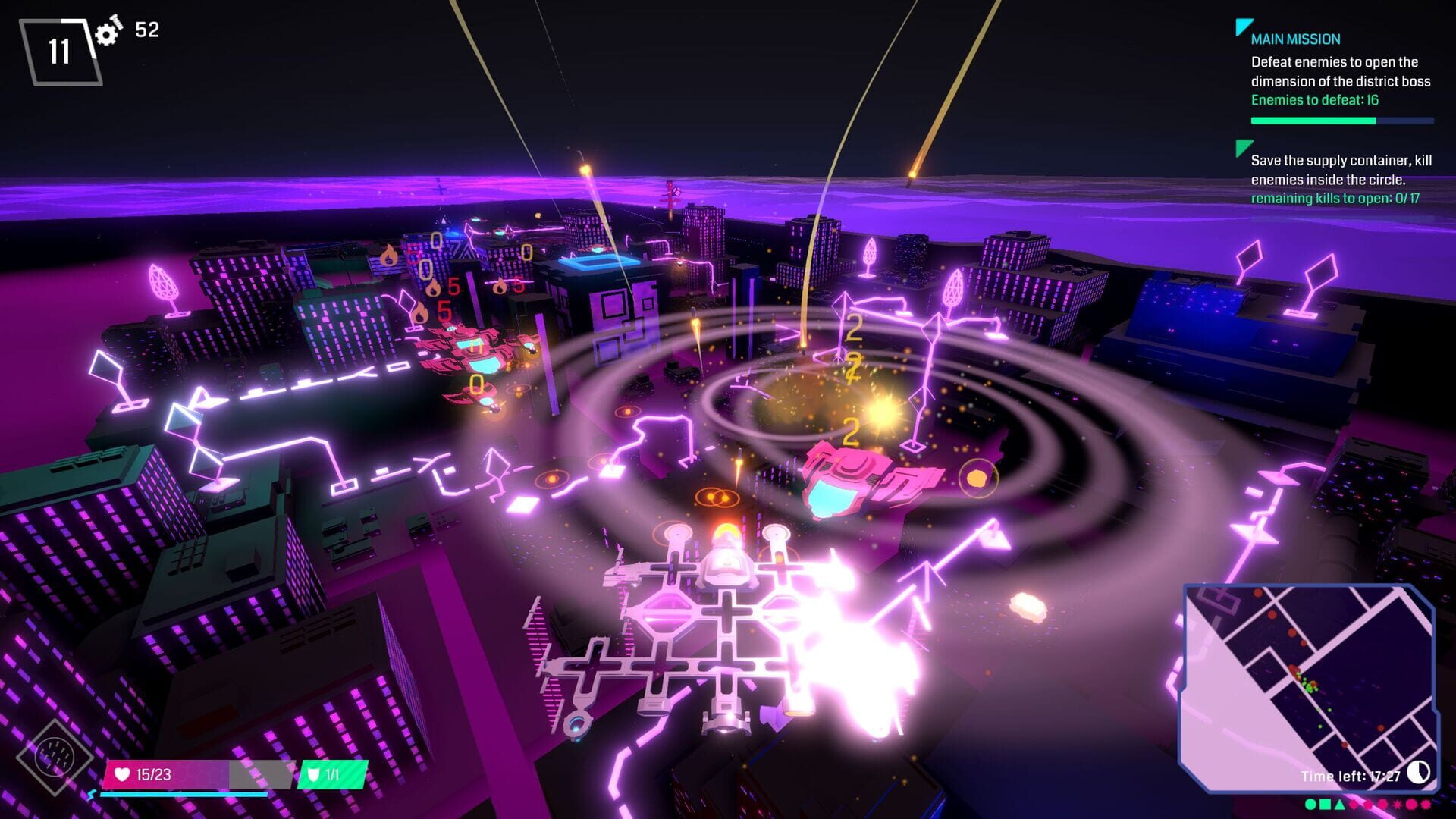Toggle the green triangle indicator
Image resolution: width=1456 pixels, height=819 pixels.
click(1339, 804)
